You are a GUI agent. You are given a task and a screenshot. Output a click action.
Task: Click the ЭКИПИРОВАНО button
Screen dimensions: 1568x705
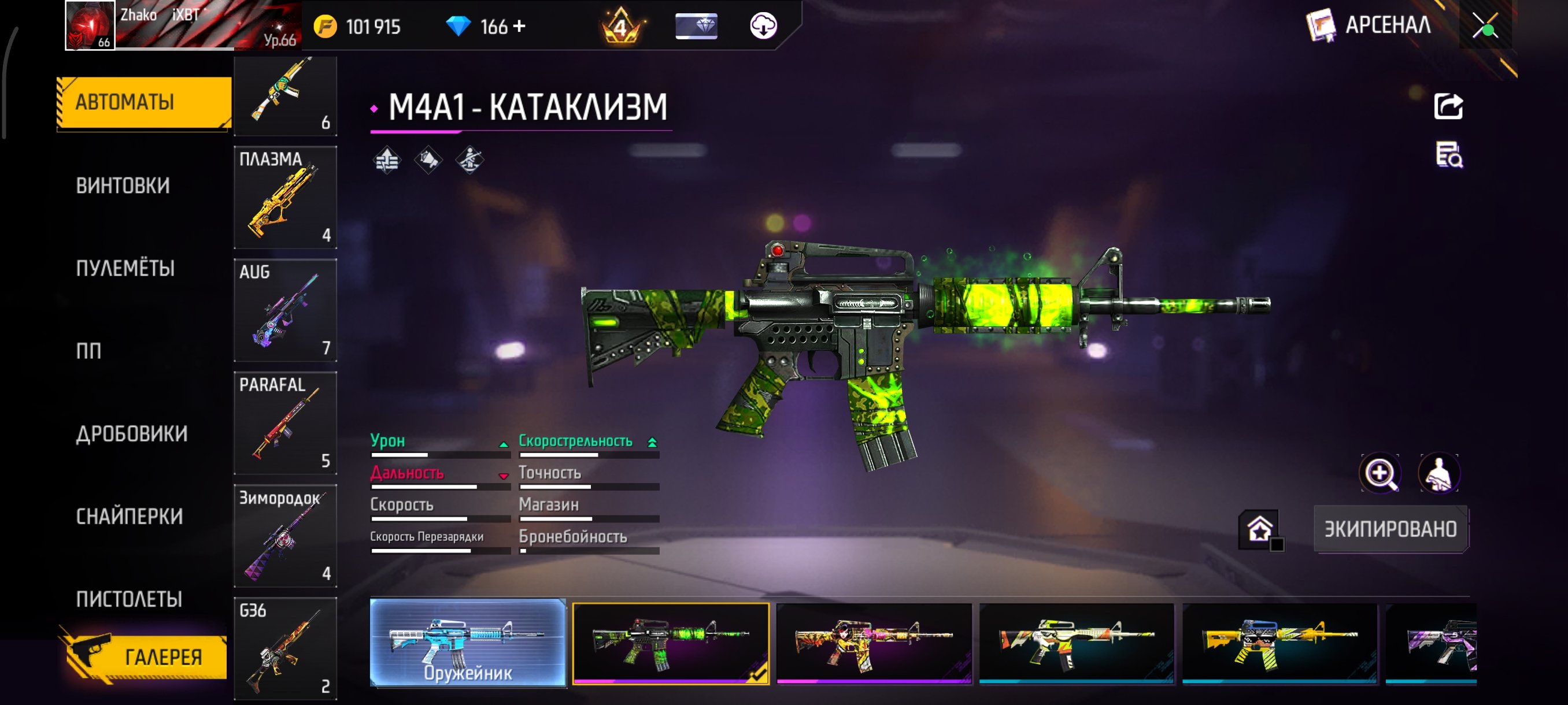[x=1391, y=529]
